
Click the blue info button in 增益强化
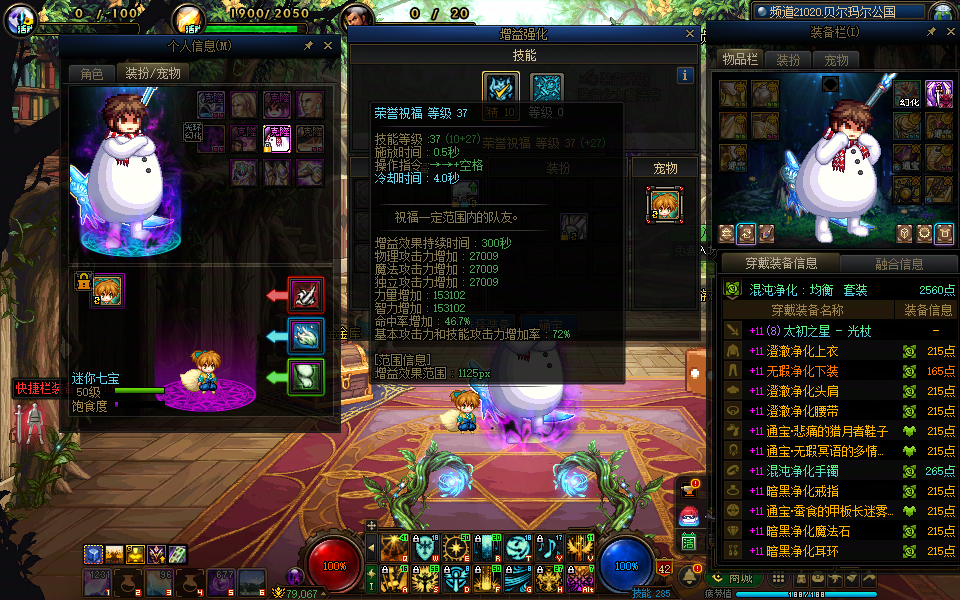coord(685,75)
